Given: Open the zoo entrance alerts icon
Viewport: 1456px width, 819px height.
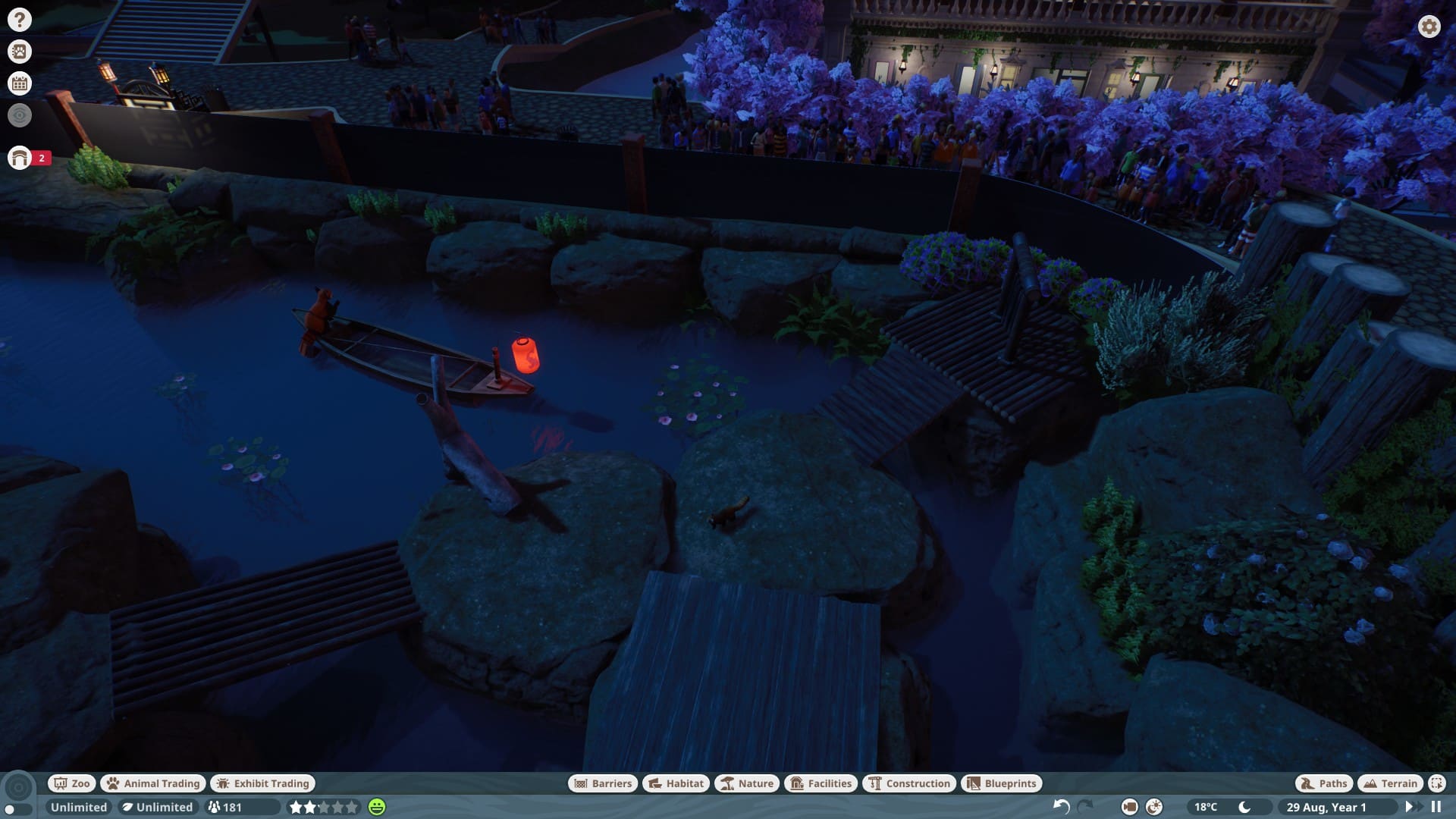Looking at the screenshot, I should [x=20, y=158].
